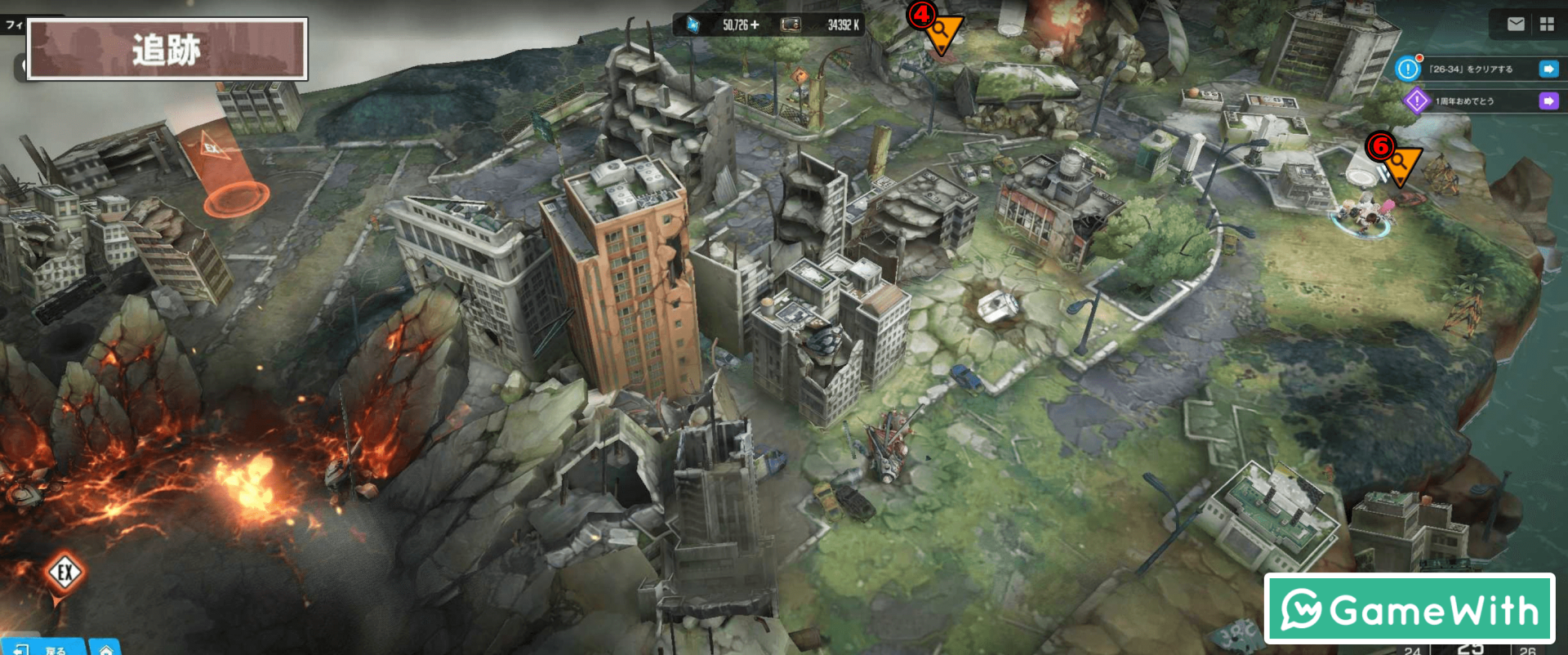This screenshot has height=655, width=1568.
Task: Open the mailbox envelope icon
Action: coord(1516,25)
